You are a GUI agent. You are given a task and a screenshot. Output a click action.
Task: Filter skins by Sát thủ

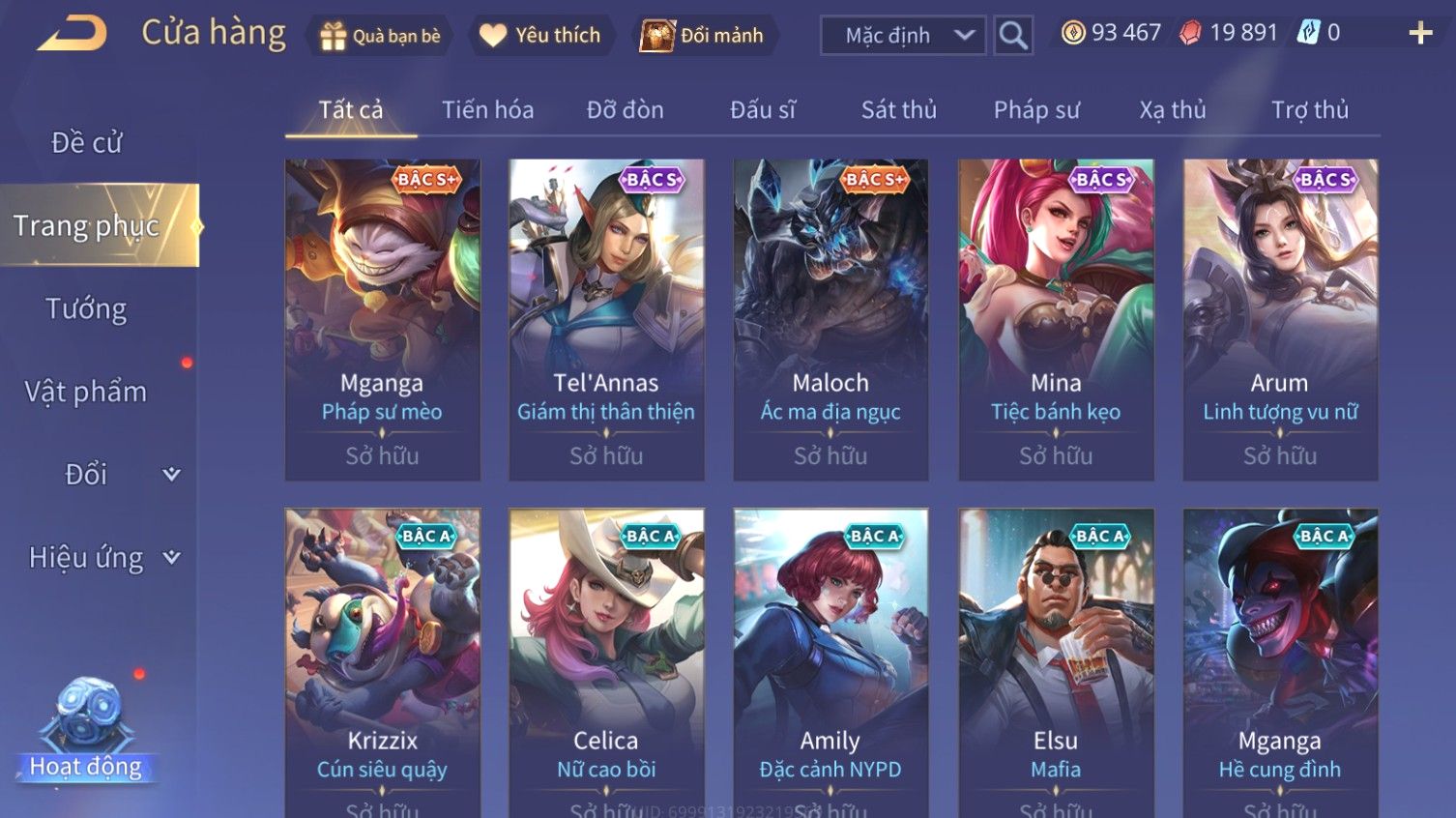[x=898, y=110]
